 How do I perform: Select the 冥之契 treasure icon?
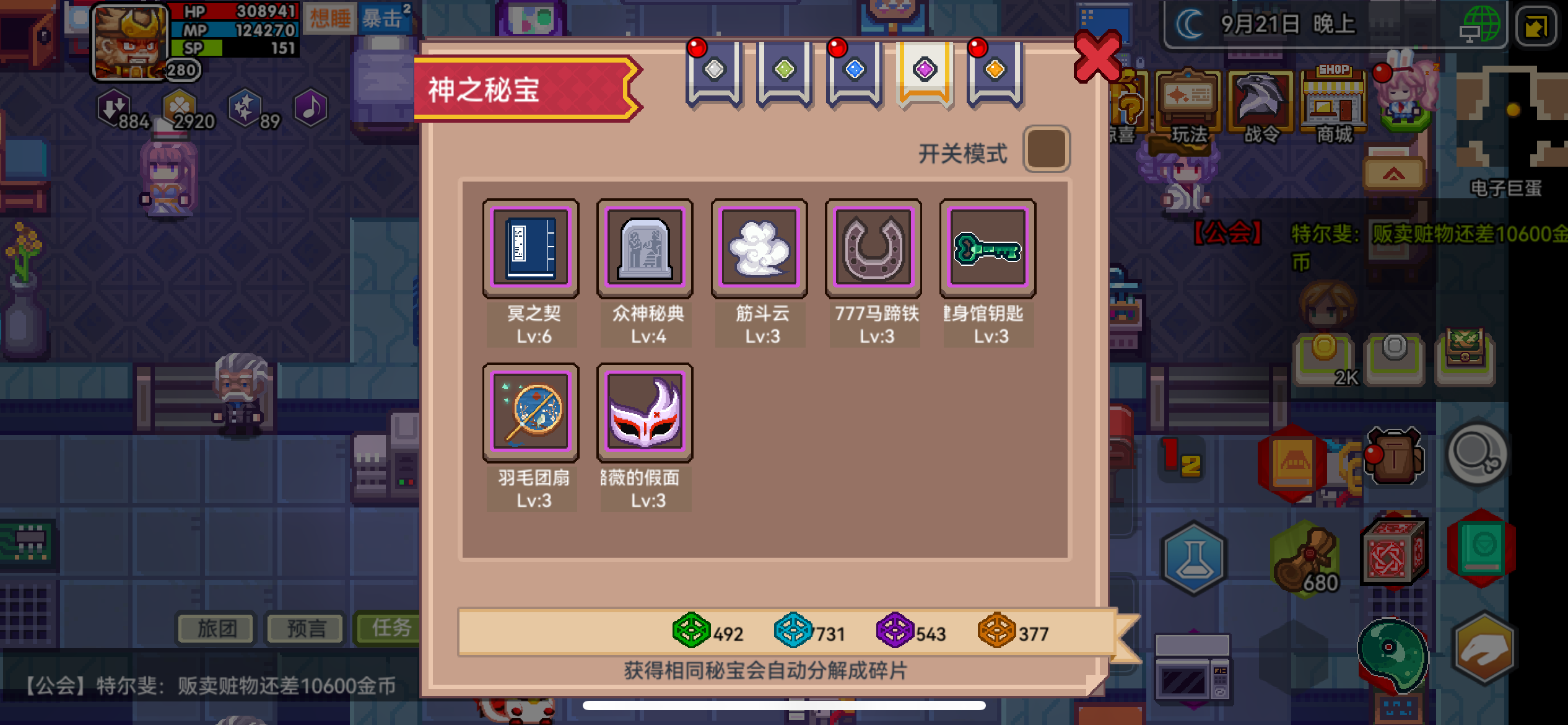click(530, 247)
